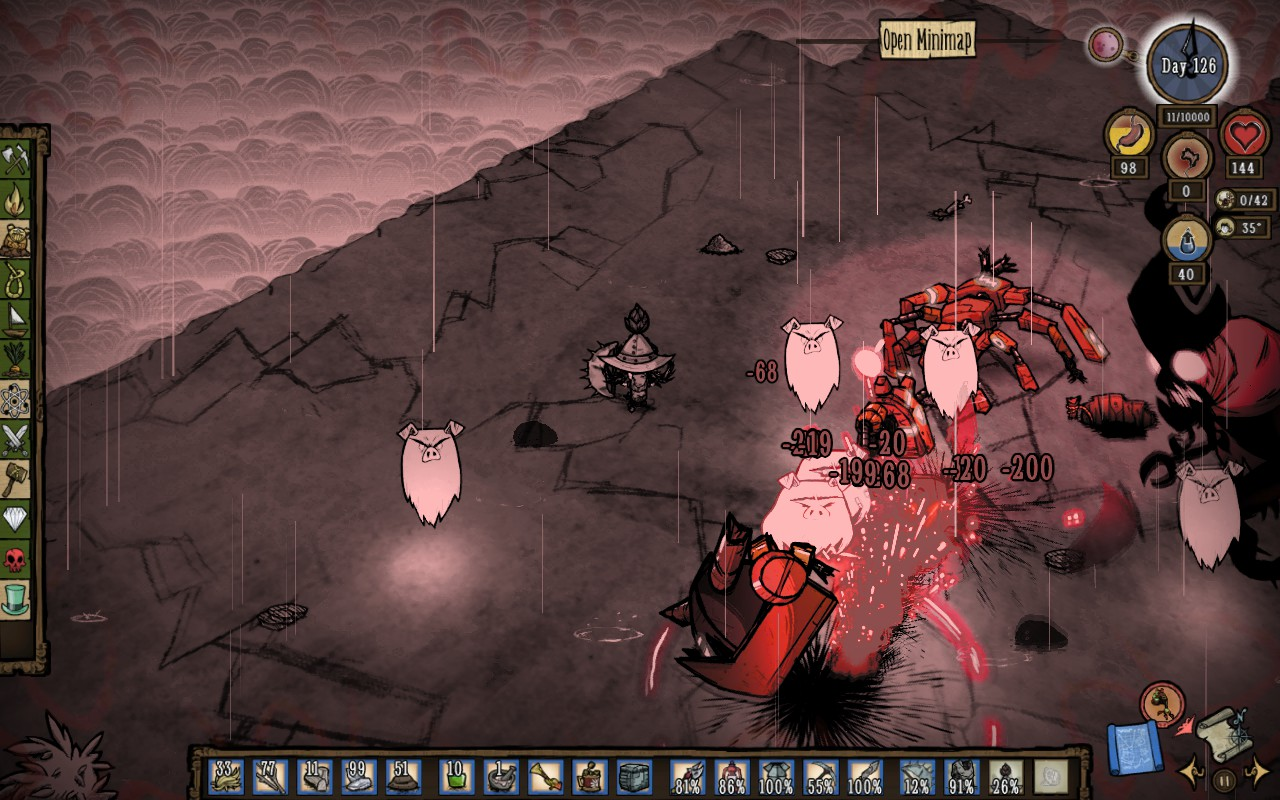Open the Light crafting tab with flame icon
The height and width of the screenshot is (800, 1280).
click(16, 200)
